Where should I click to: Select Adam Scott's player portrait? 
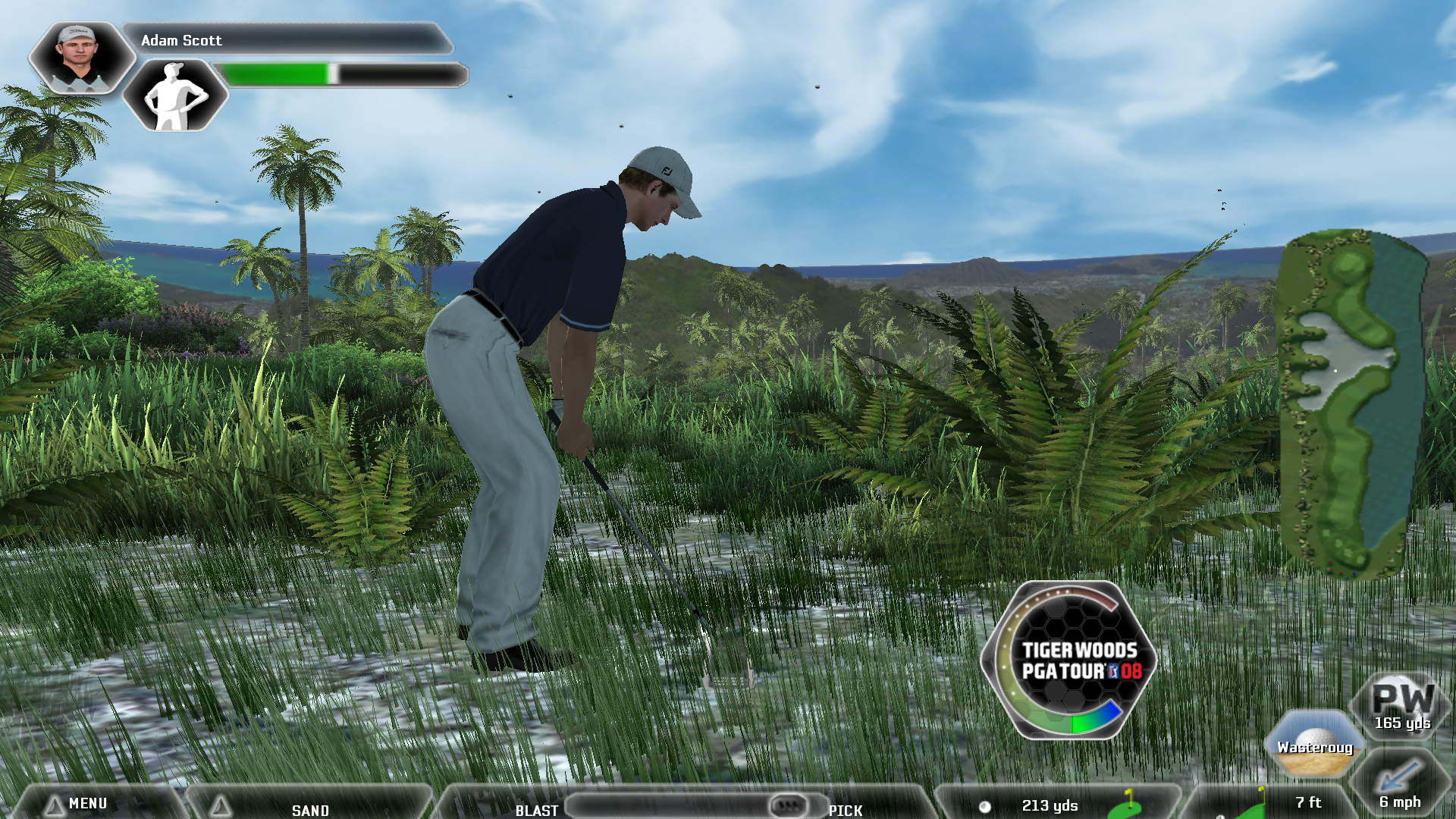pyautogui.click(x=80, y=57)
